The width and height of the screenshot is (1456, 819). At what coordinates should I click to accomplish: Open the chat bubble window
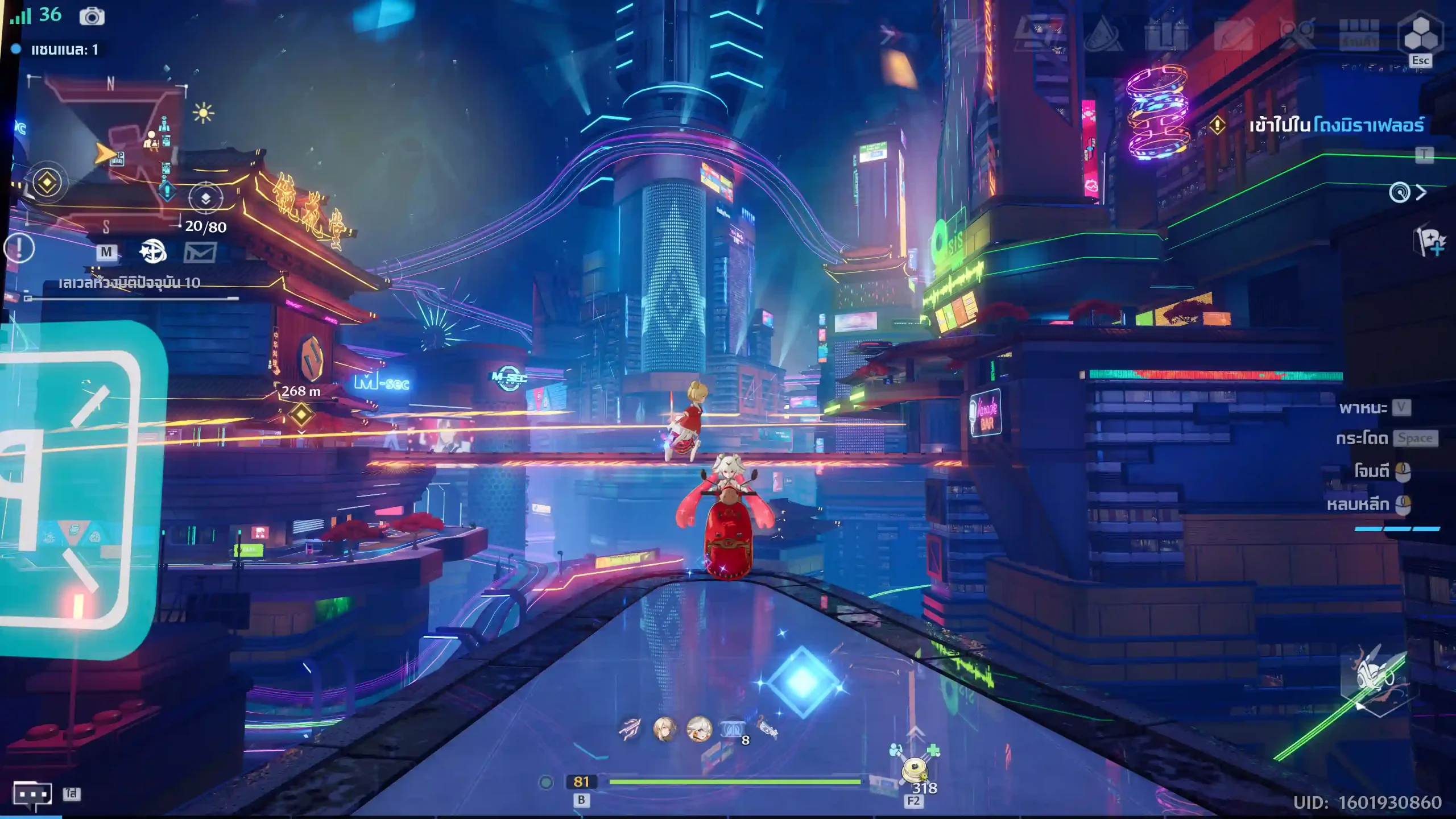point(32,795)
